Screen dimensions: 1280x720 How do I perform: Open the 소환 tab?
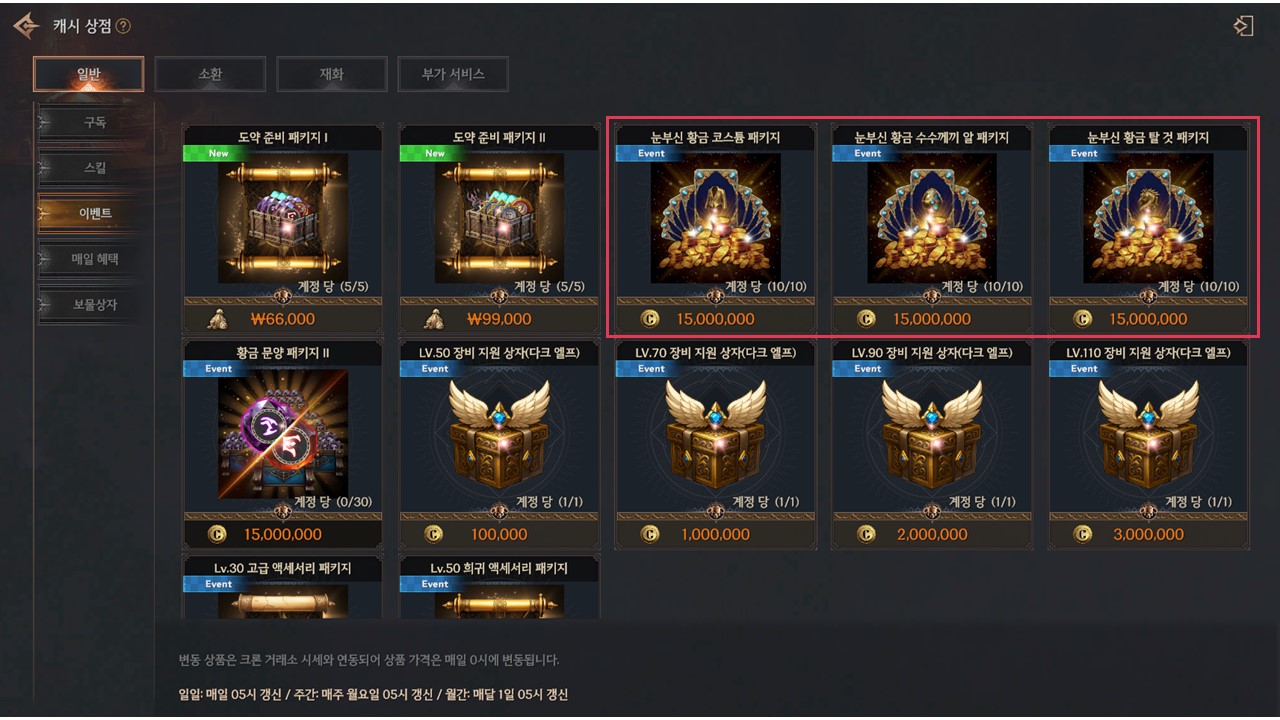click(x=210, y=74)
